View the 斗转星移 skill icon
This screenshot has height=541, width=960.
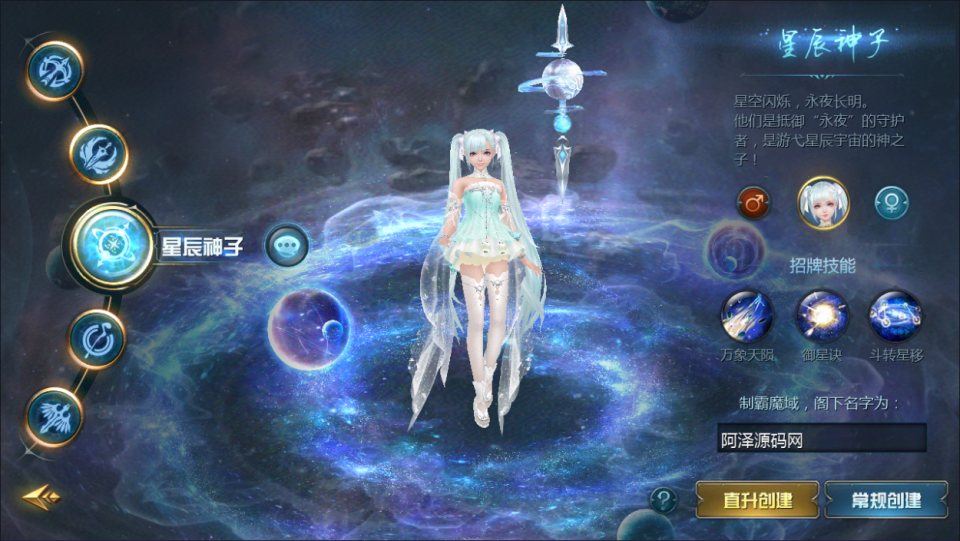[895, 316]
